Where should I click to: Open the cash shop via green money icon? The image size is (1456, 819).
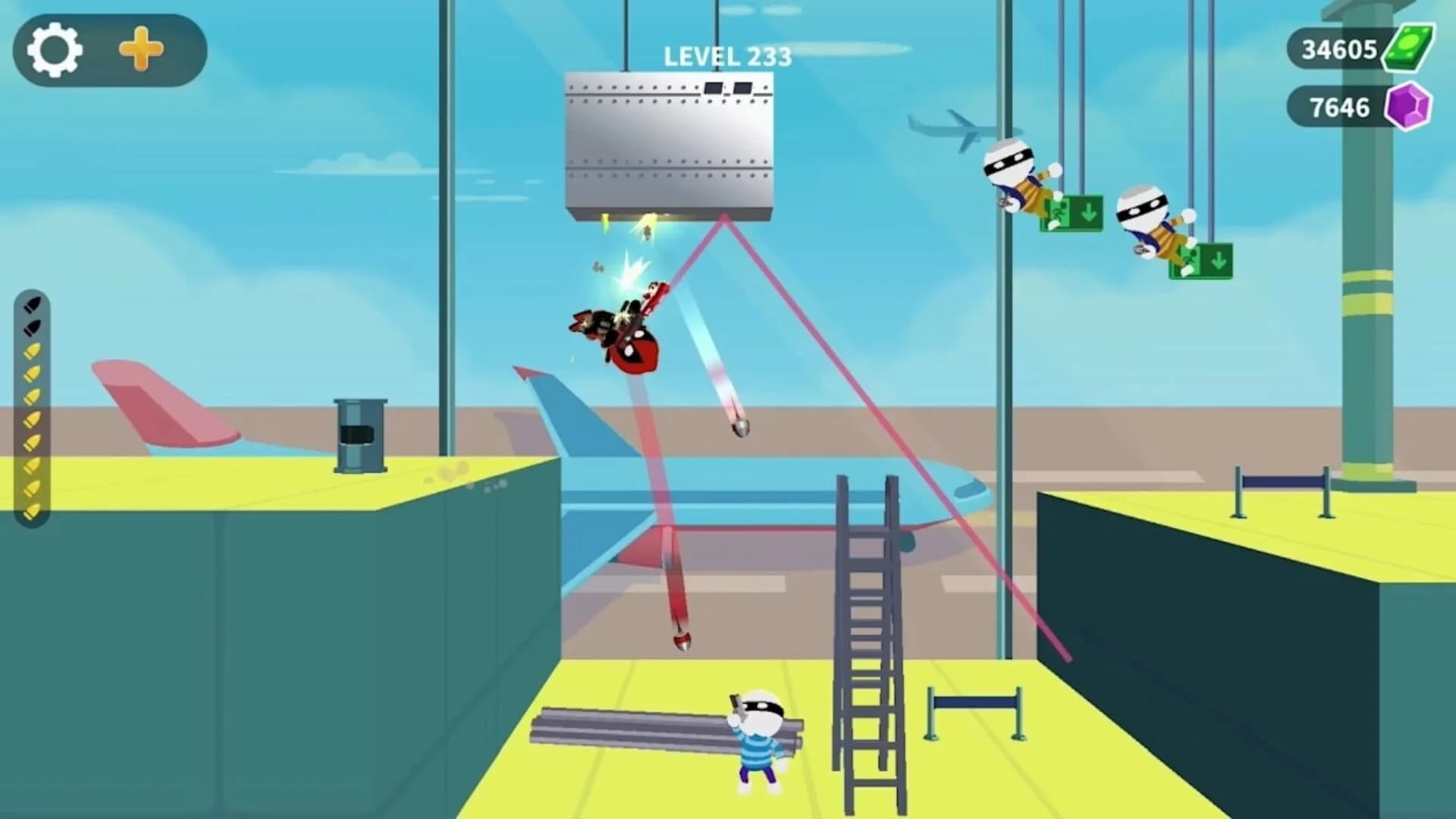[x=1412, y=48]
